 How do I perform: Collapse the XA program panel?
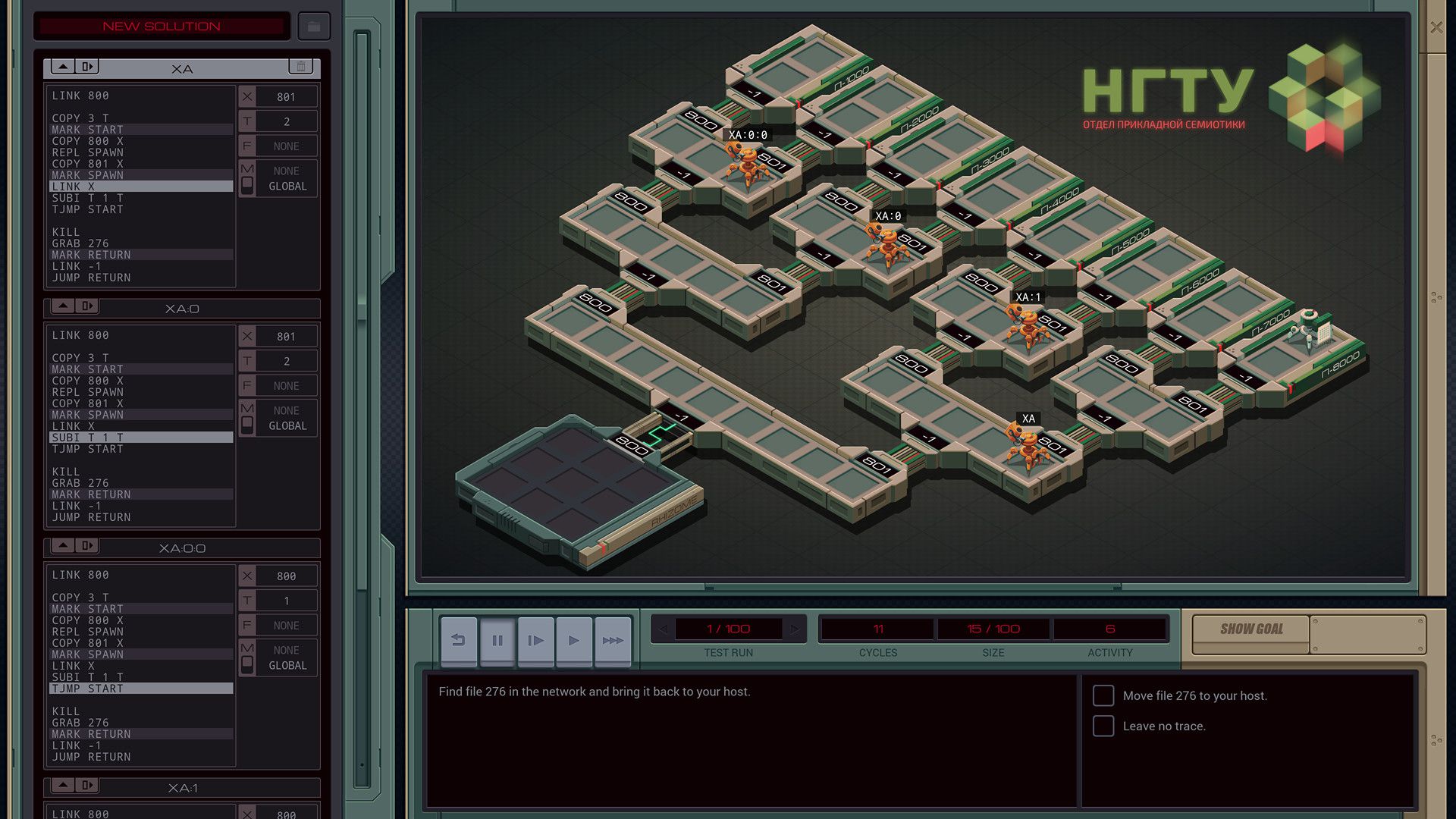tap(62, 66)
